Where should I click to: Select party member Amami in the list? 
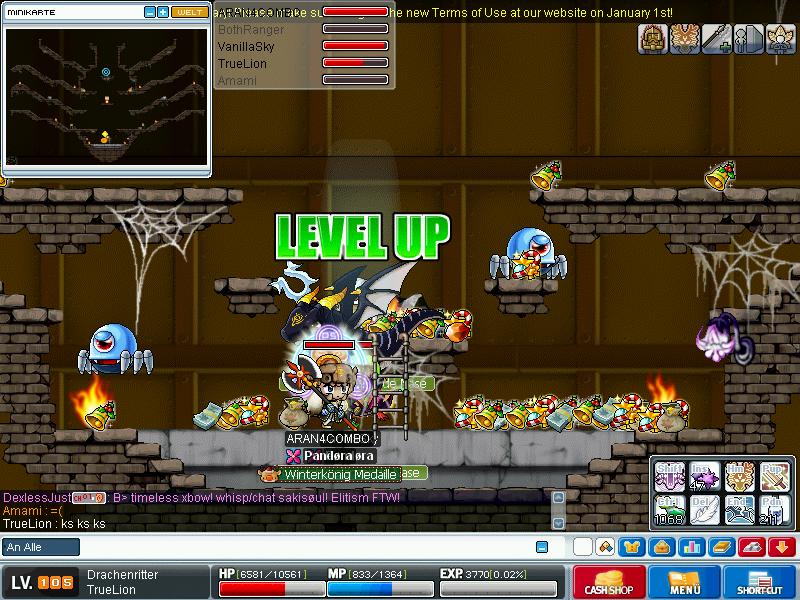tap(237, 80)
